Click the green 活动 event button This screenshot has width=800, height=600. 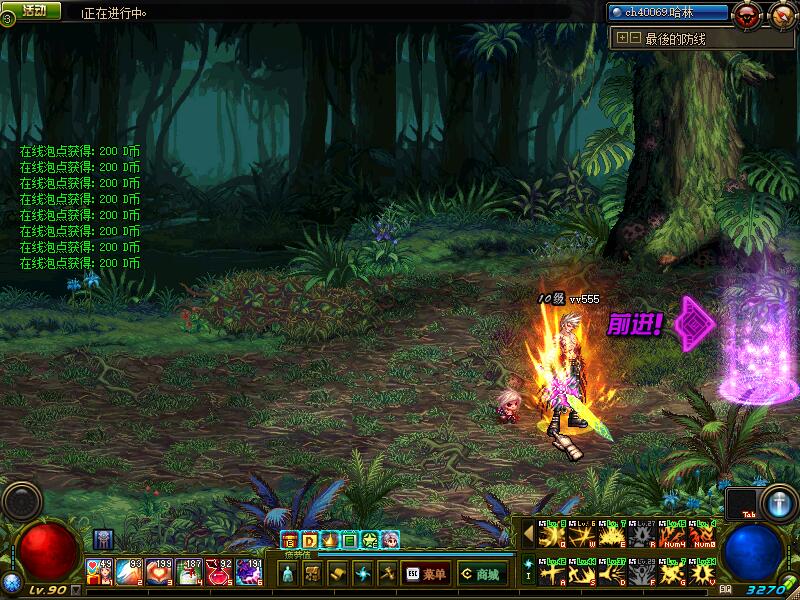(x=33, y=10)
